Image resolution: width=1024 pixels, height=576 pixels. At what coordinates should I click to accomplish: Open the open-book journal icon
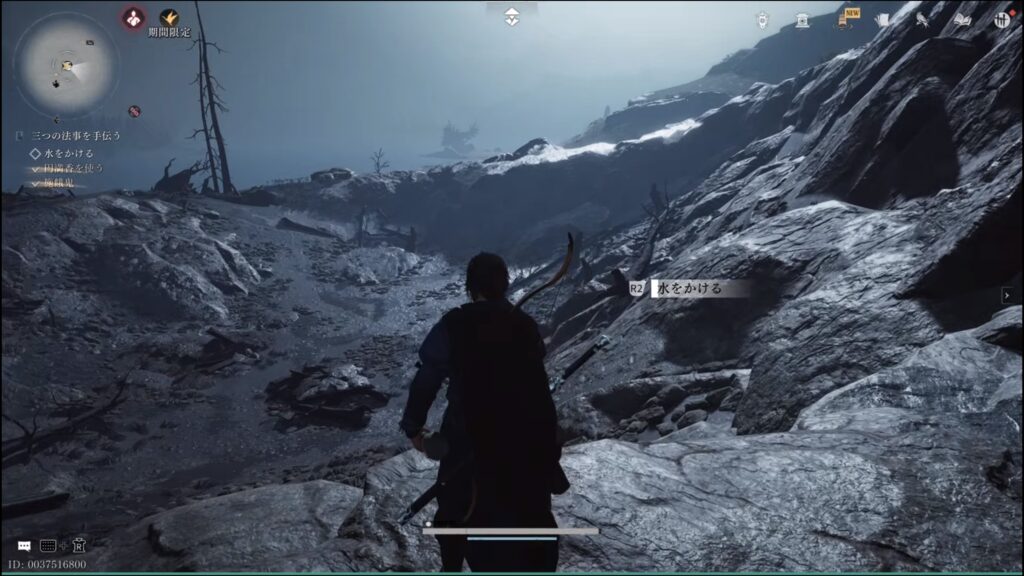coord(962,19)
